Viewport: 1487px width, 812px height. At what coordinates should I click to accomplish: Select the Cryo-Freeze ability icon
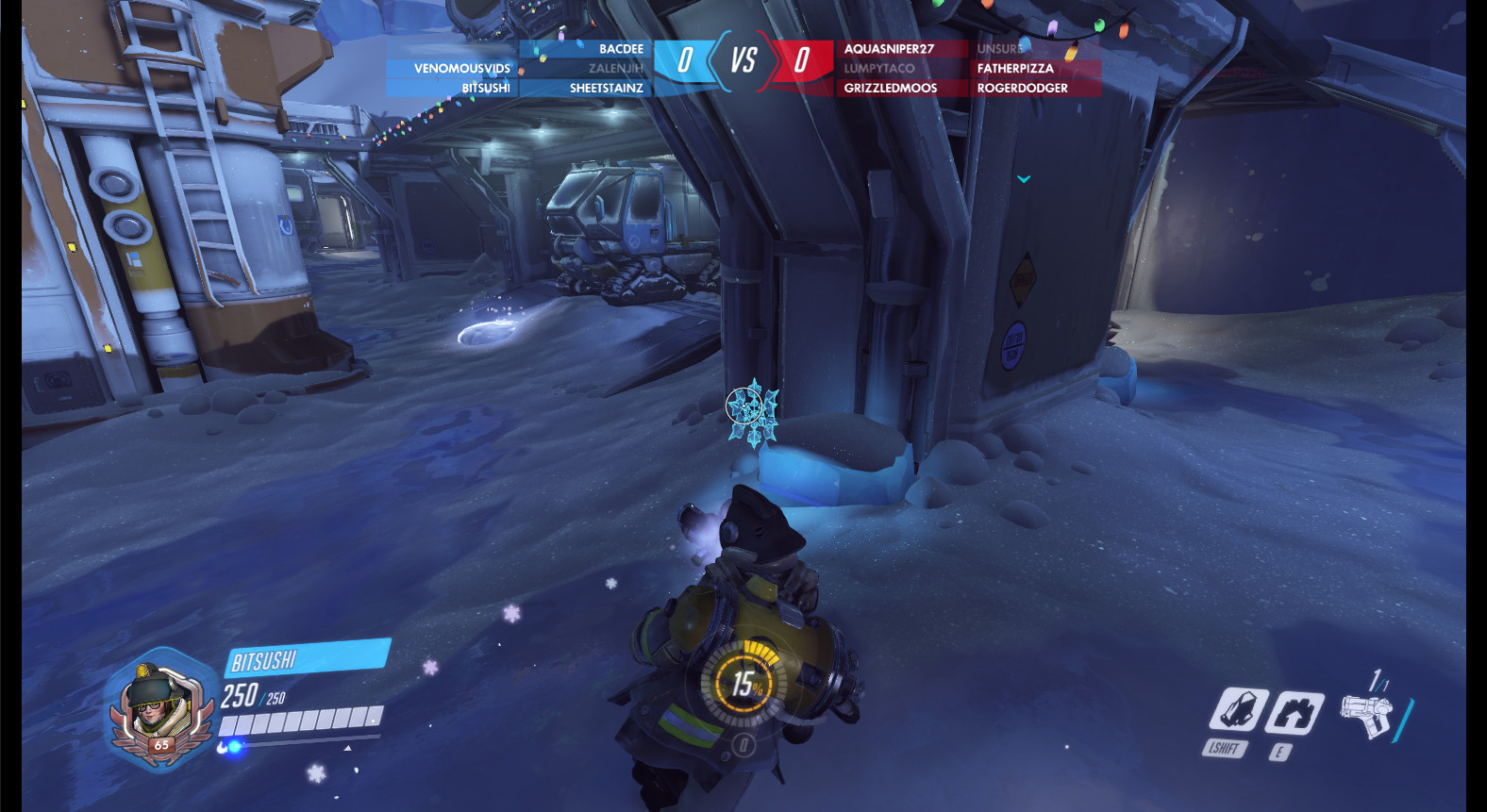[x=1237, y=710]
